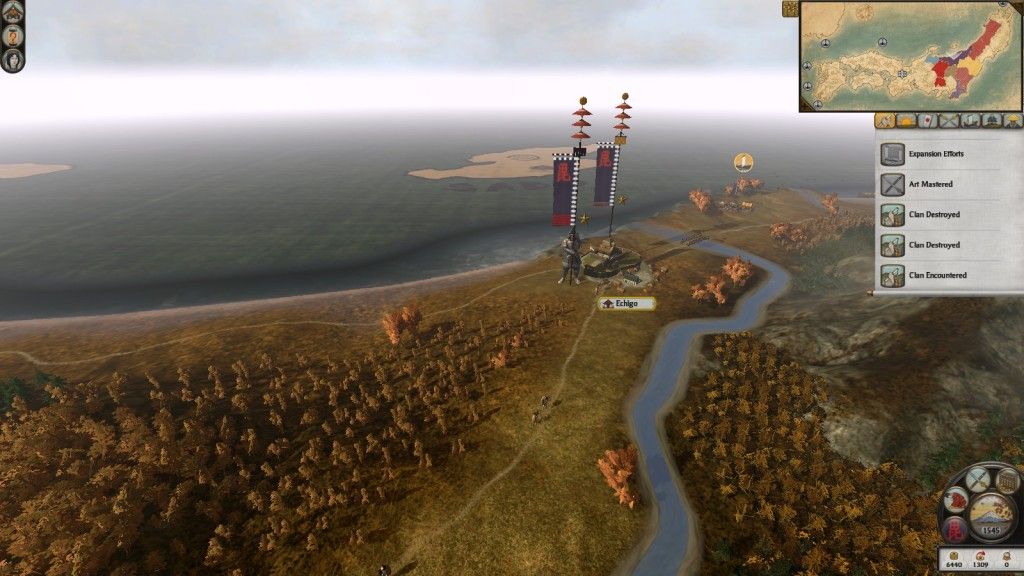This screenshot has height=576, width=1024.
Task: Select the Echigo province label
Action: [628, 303]
